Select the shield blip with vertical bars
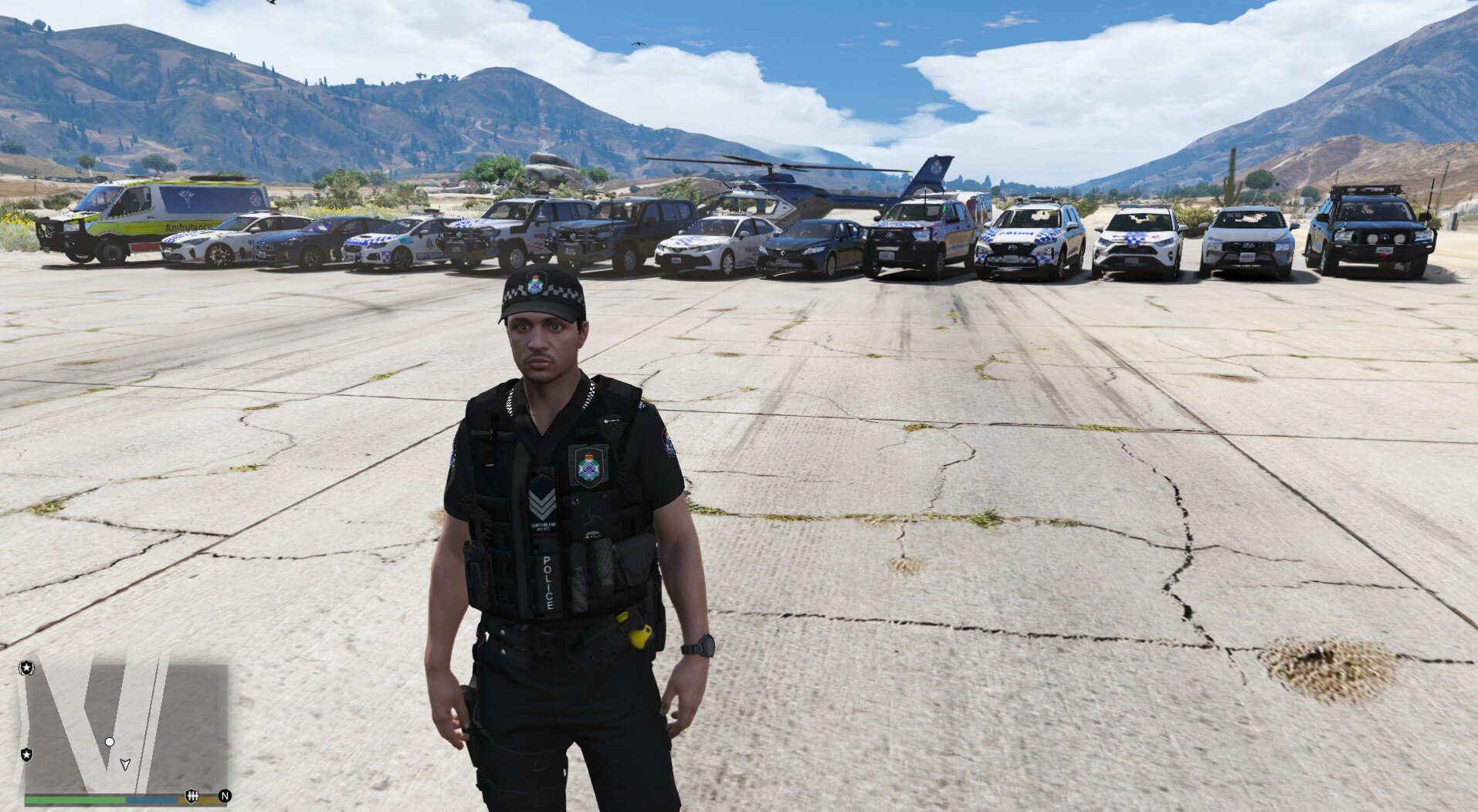 click(x=192, y=796)
